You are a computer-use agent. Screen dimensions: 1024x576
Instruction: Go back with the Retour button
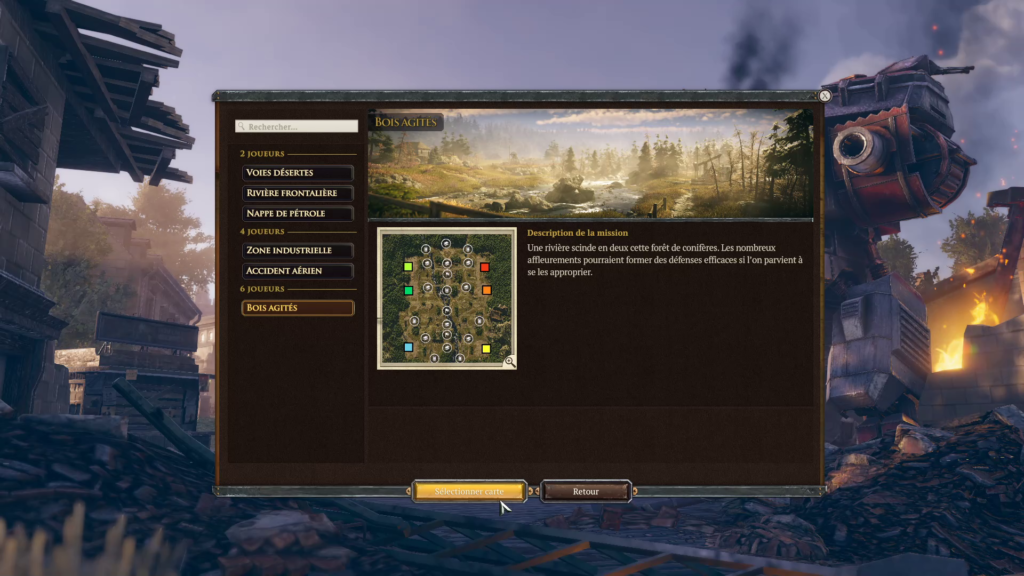[x=586, y=491]
